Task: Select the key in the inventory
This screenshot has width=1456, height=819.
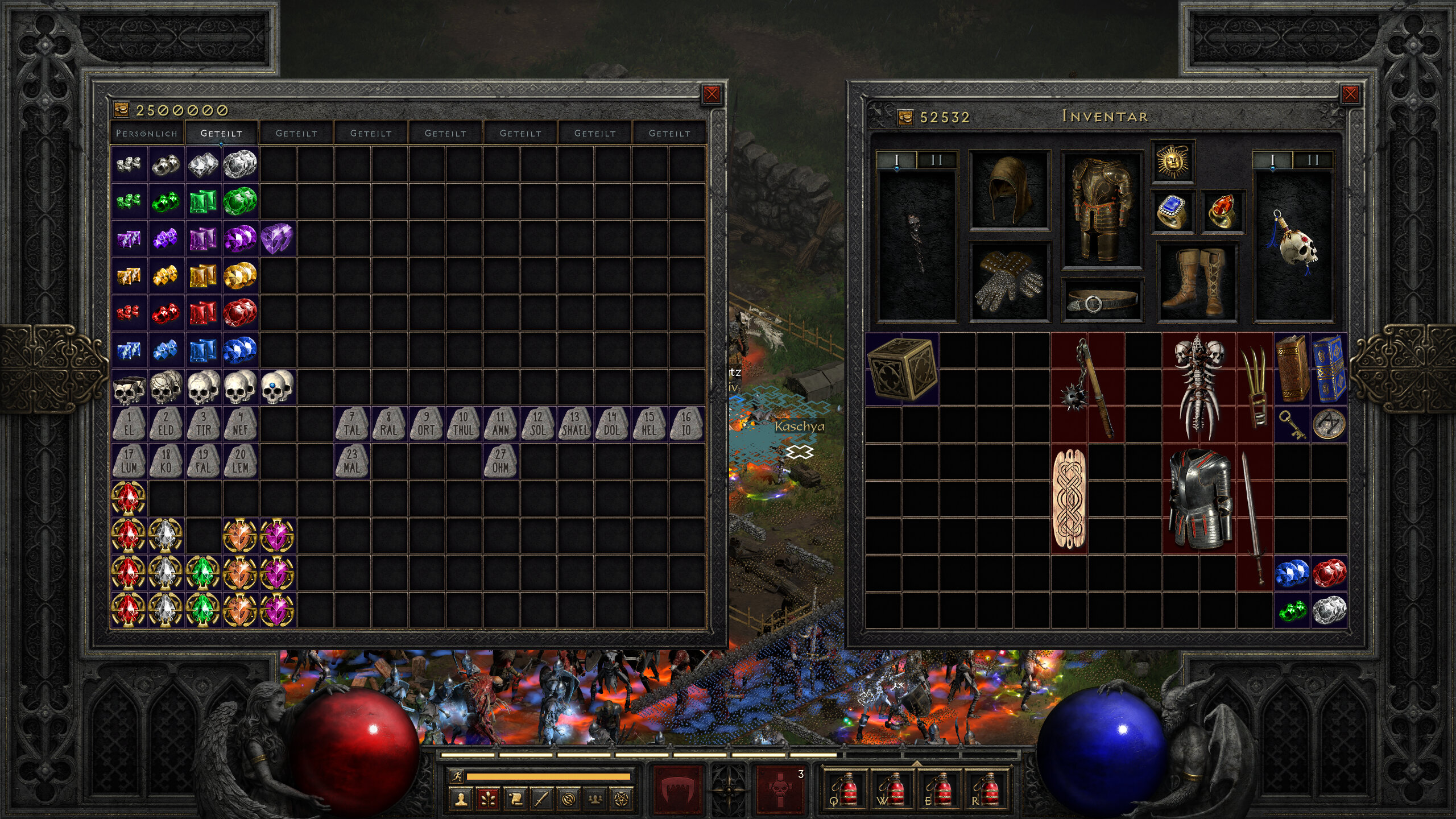Action: 1292,424
